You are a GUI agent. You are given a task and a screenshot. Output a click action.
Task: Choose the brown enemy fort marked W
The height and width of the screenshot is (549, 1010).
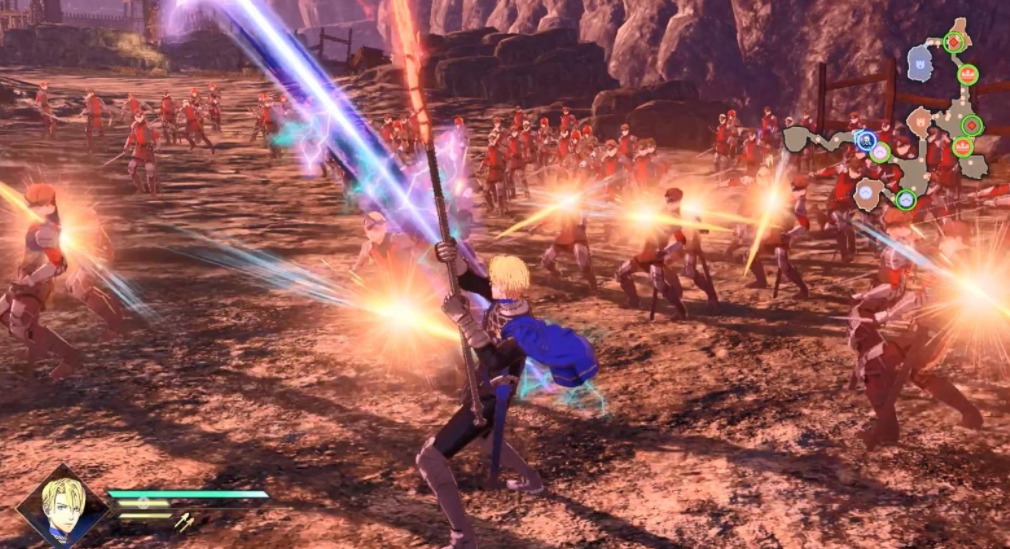tap(919, 122)
